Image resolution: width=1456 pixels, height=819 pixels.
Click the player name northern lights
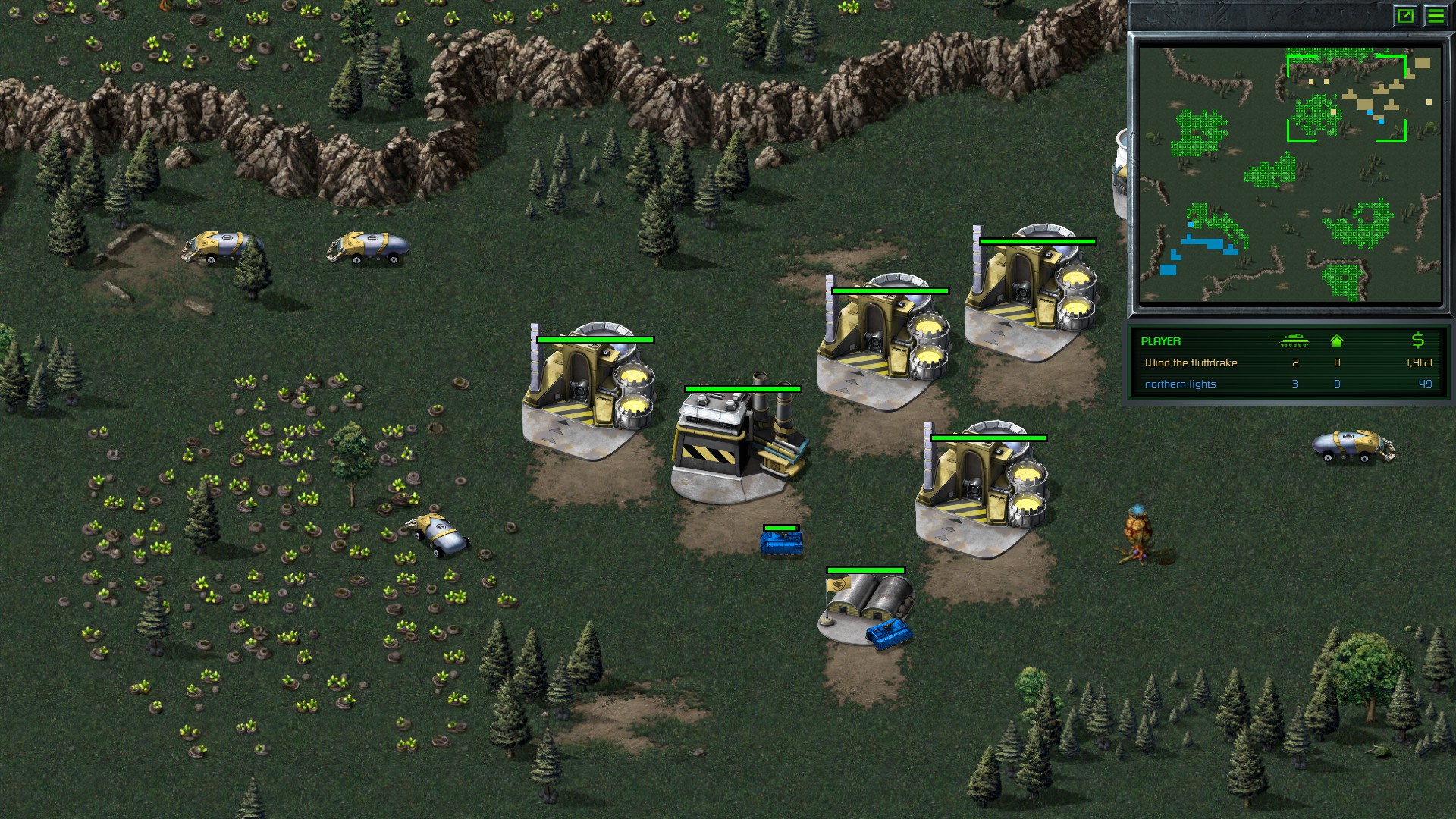[x=1181, y=384]
